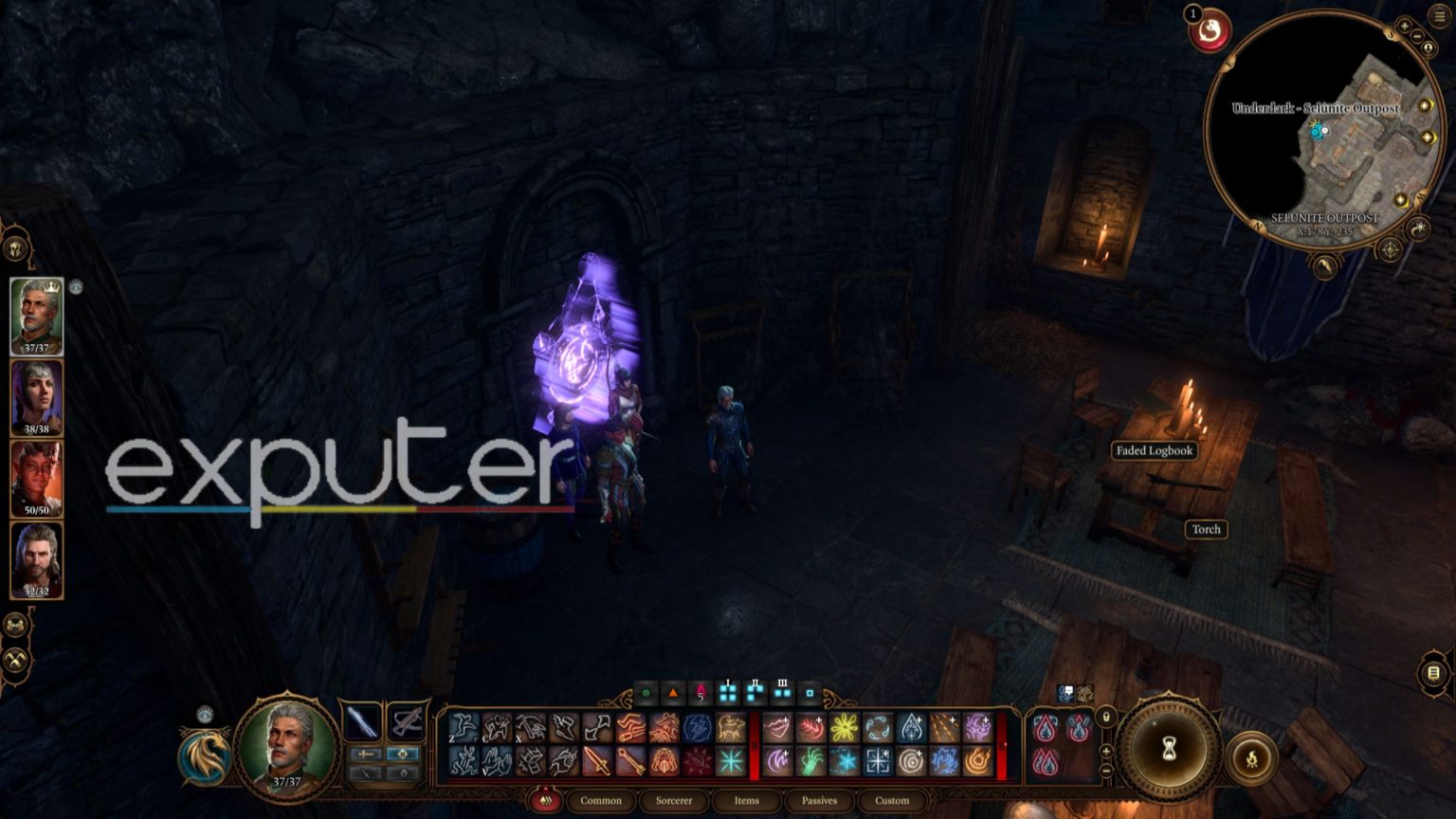Open the top-right hamburger game menu
The width and height of the screenshot is (1456, 819).
pos(1439,16)
